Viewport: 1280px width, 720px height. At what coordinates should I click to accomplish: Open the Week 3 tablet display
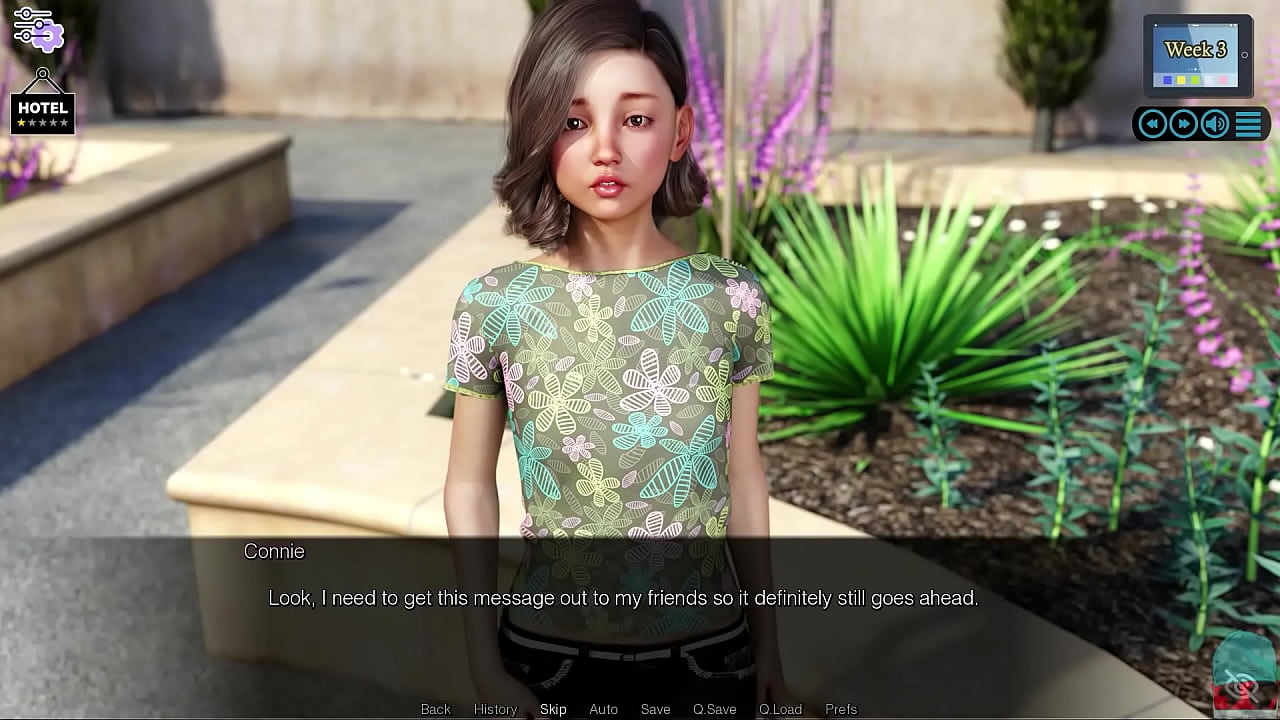tap(1196, 50)
